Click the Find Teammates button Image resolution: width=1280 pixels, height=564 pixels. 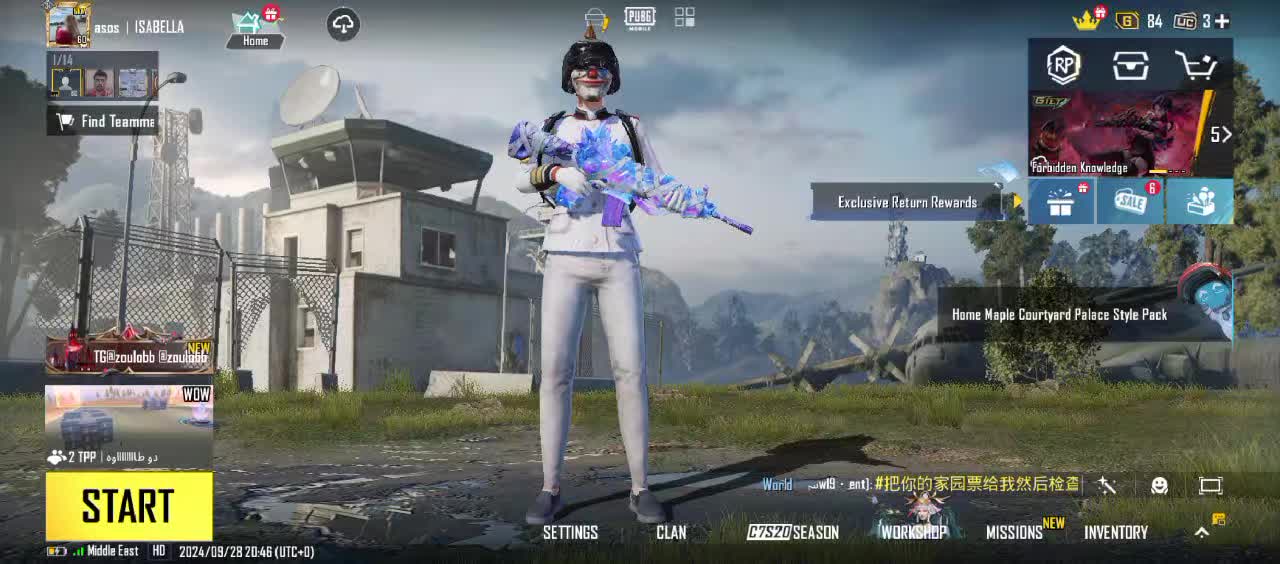[104, 121]
